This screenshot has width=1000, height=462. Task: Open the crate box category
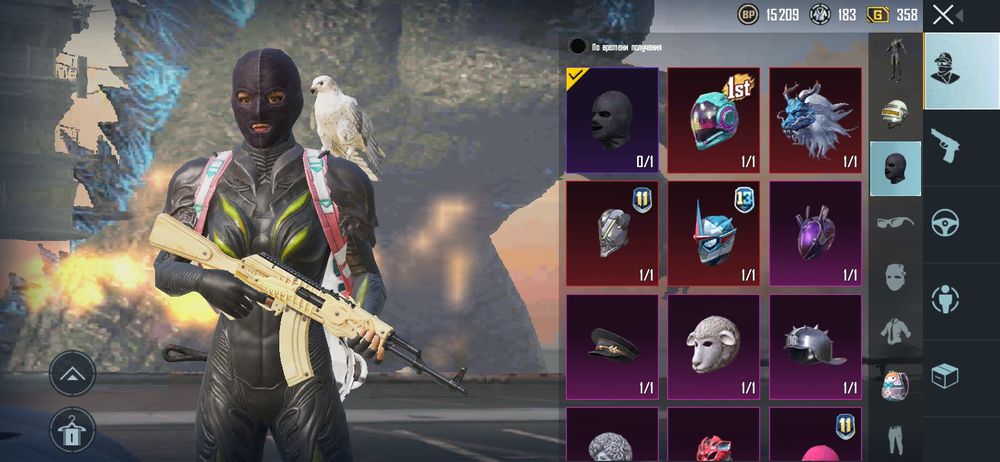tap(945, 375)
